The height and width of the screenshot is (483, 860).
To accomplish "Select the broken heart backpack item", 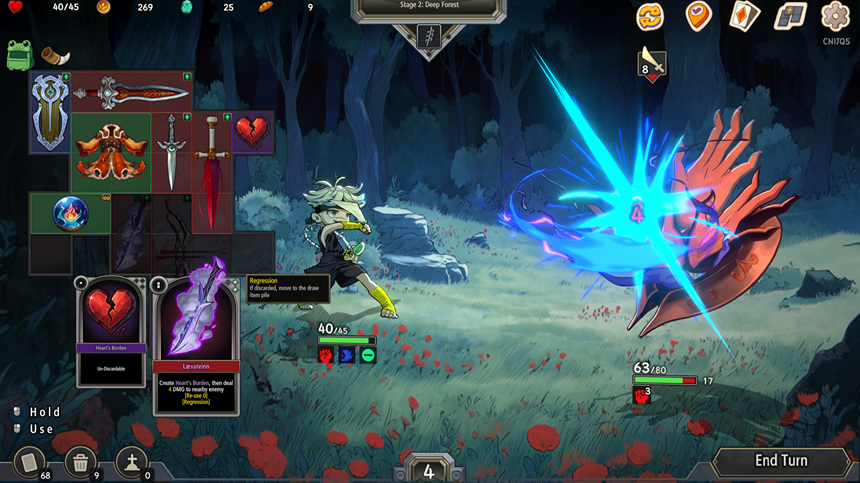I will [253, 131].
